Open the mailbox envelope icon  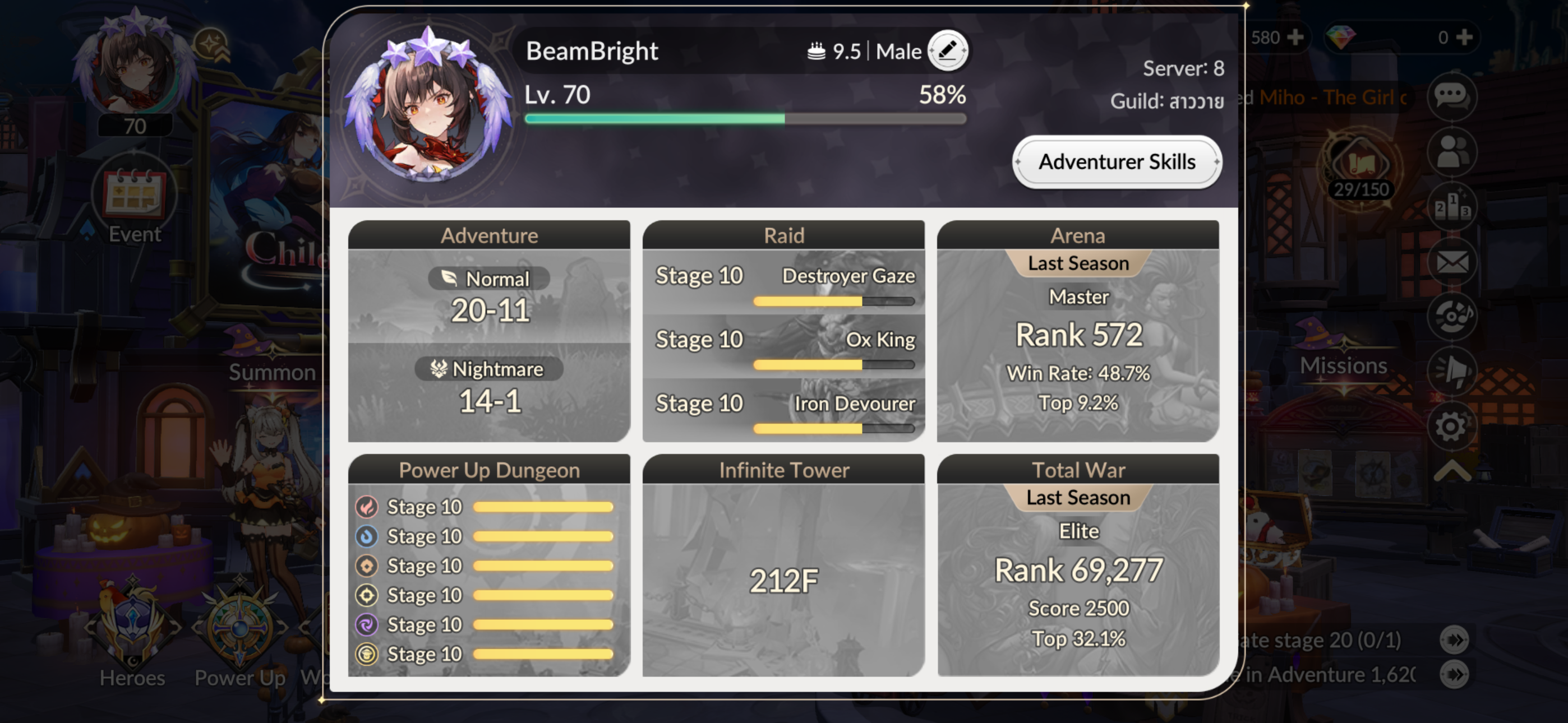click(1452, 262)
